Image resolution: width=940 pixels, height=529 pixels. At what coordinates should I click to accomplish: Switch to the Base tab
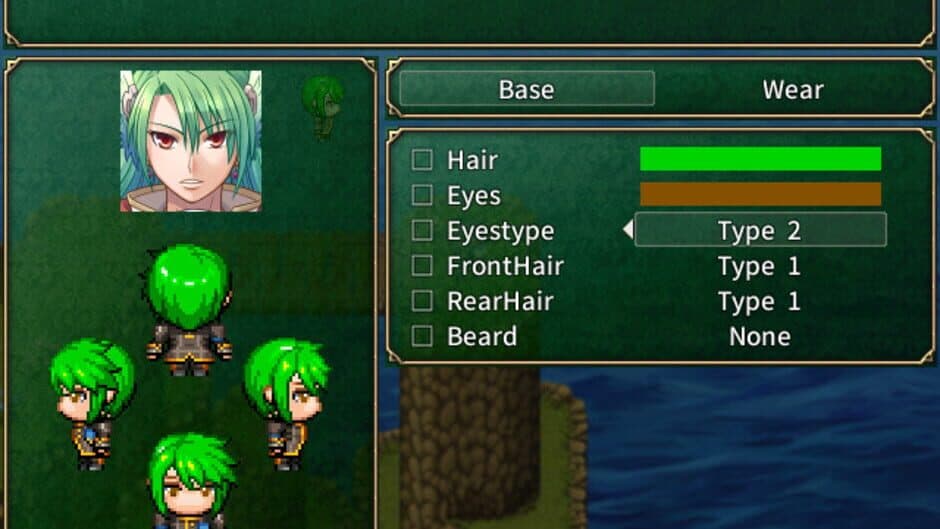[526, 89]
